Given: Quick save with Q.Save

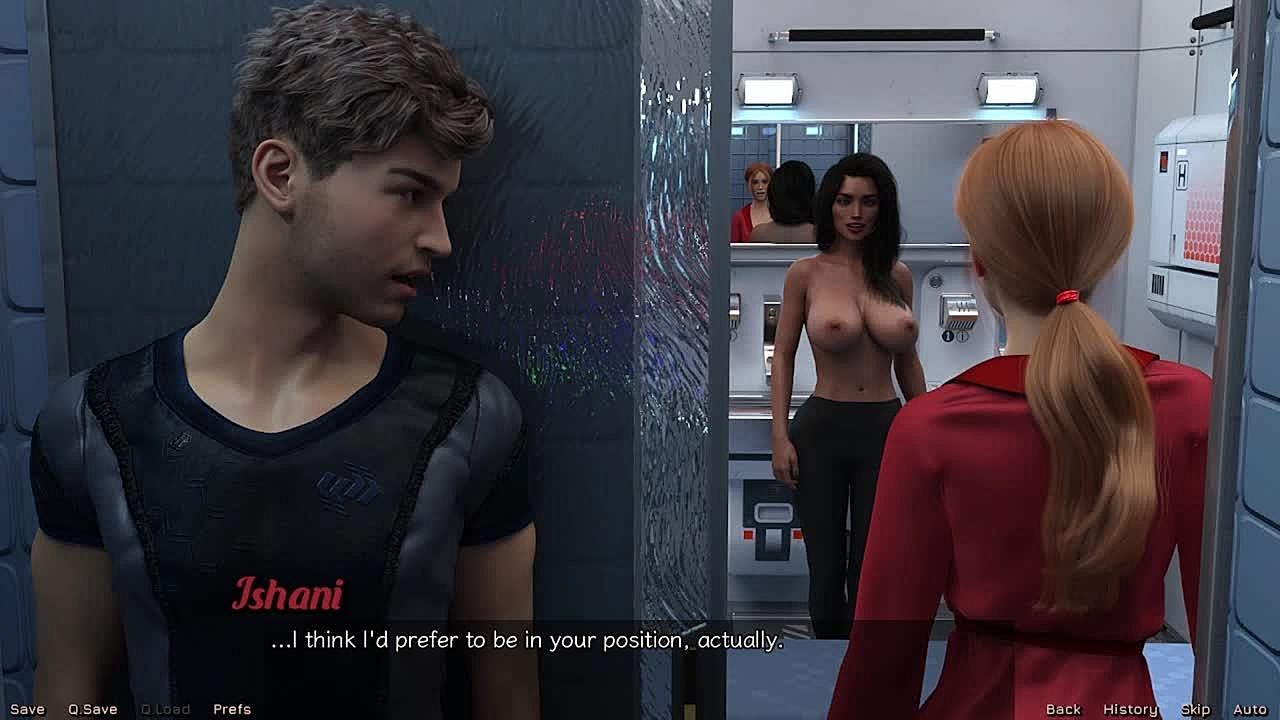Looking at the screenshot, I should [92, 709].
